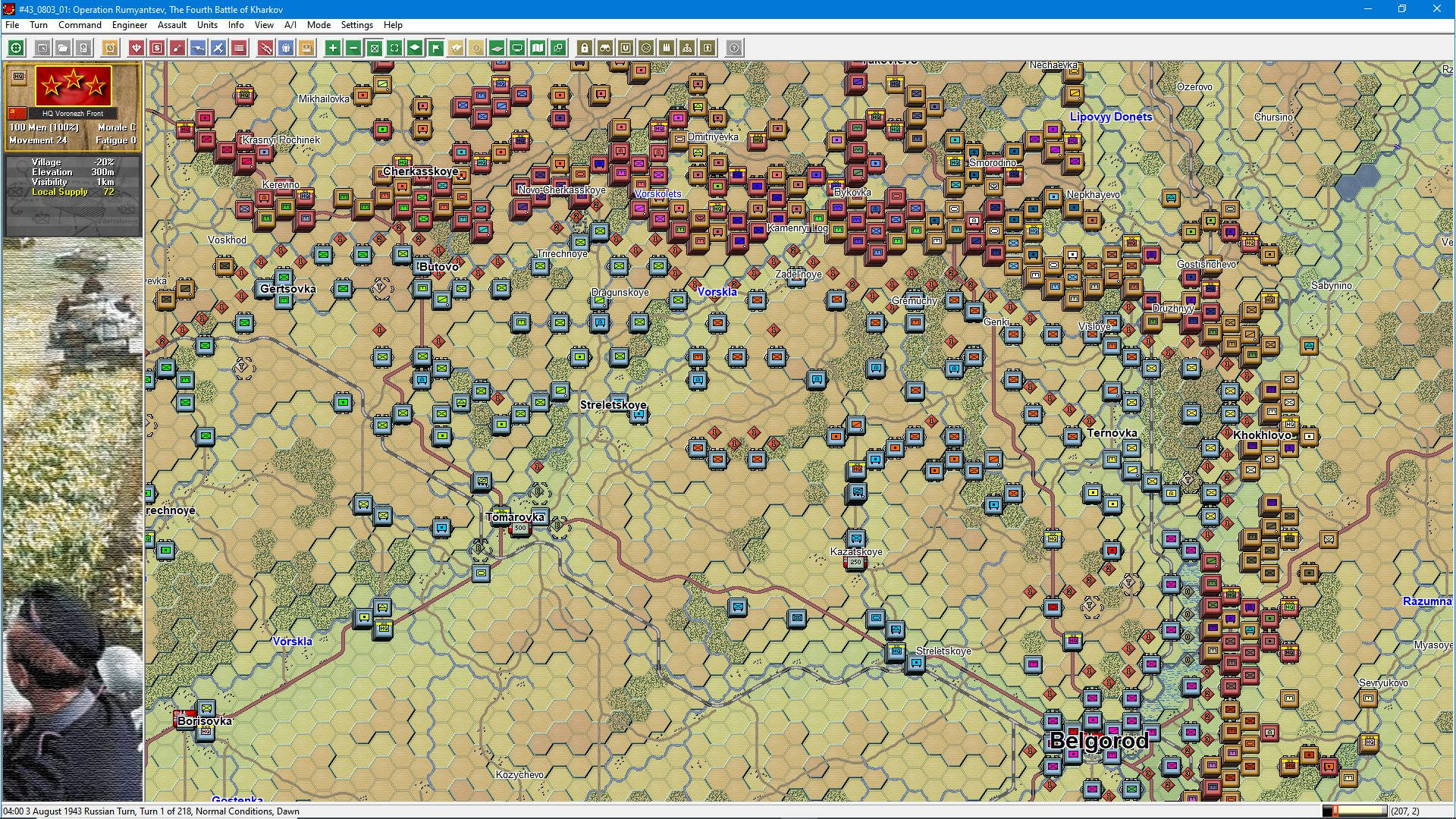Advance the turn with the clock icon
This screenshot has height=819, width=1456.
(x=109, y=48)
